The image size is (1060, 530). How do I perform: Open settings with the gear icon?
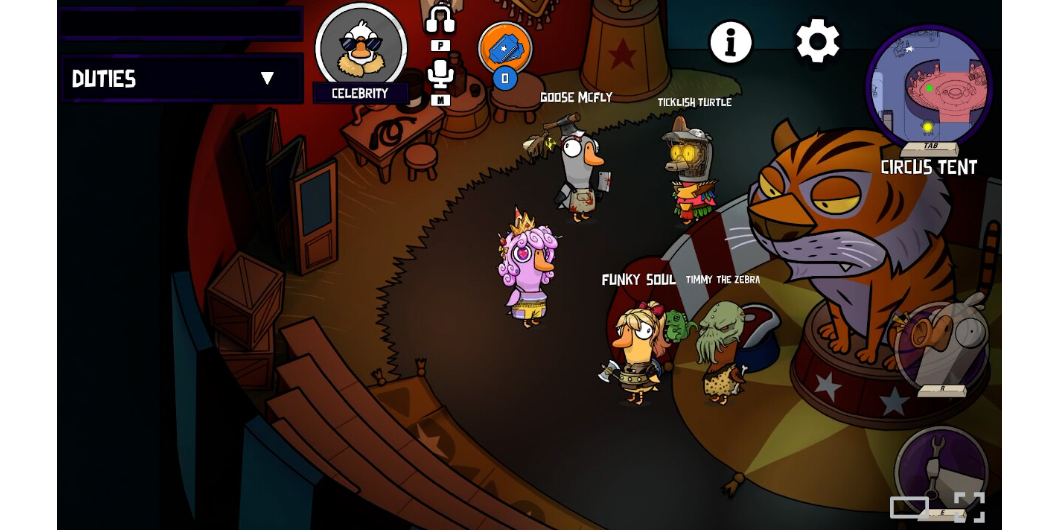(818, 42)
